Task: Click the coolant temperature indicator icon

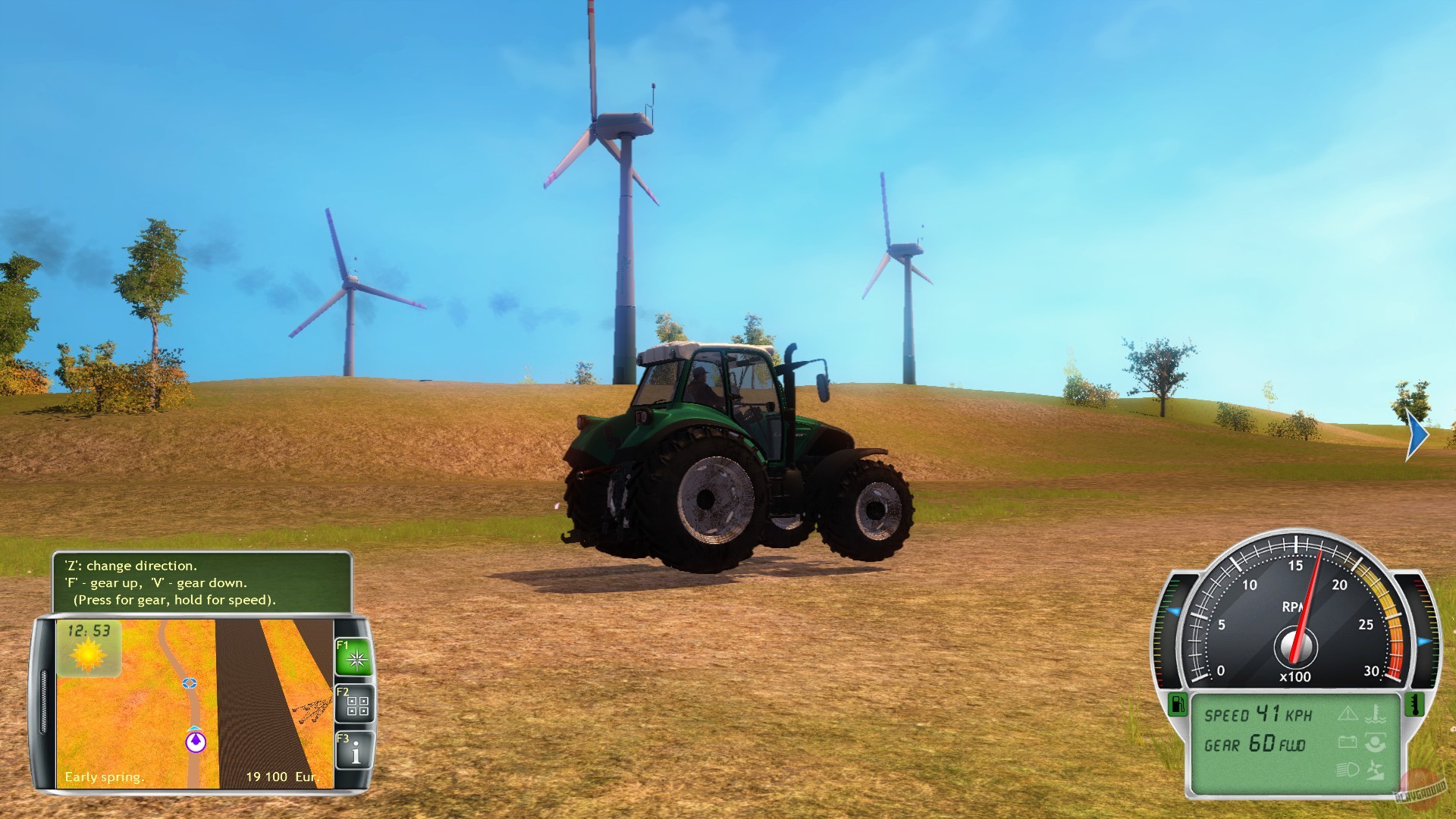Action: 1374,714
